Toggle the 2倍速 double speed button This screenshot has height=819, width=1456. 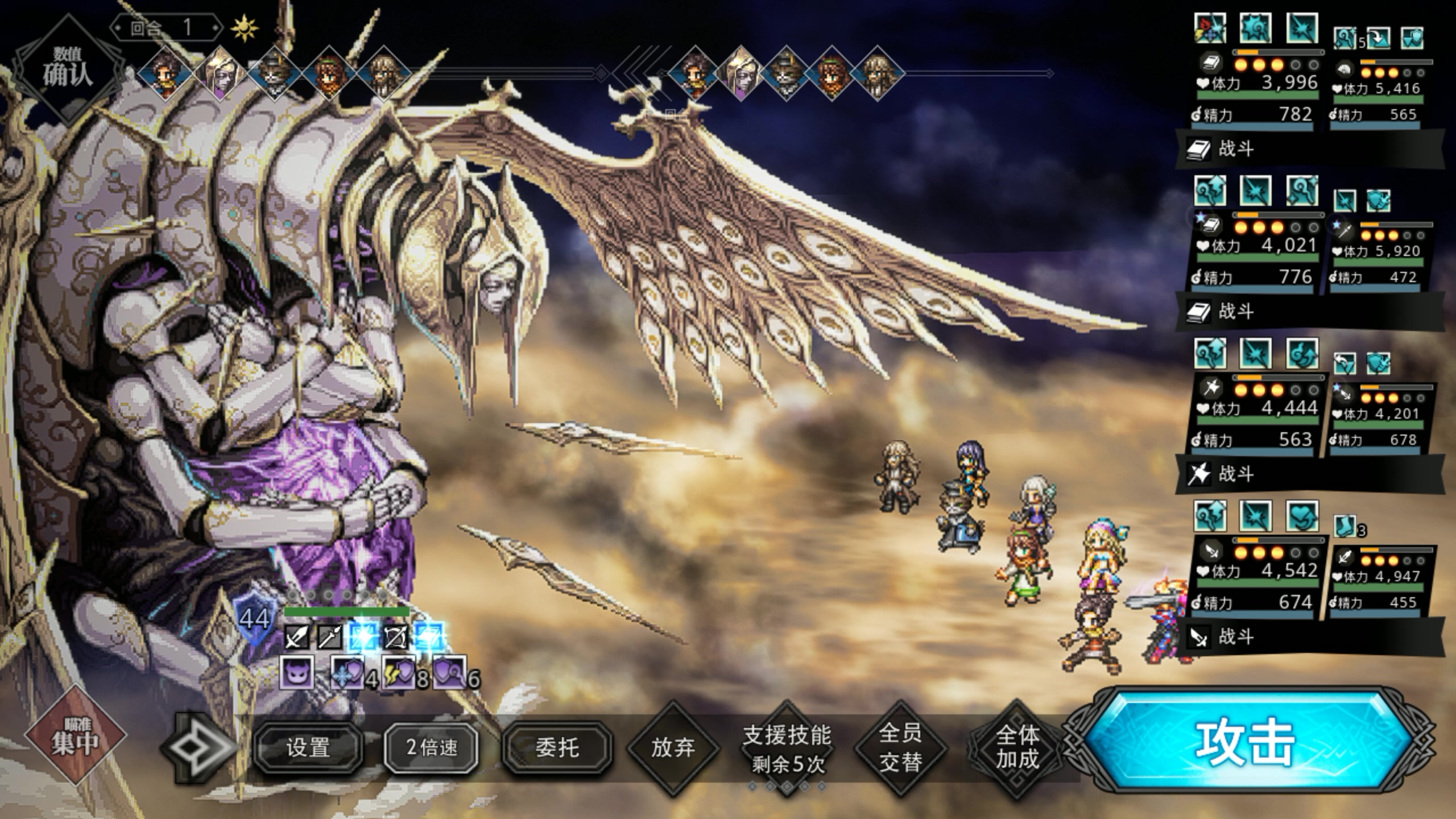(x=432, y=747)
